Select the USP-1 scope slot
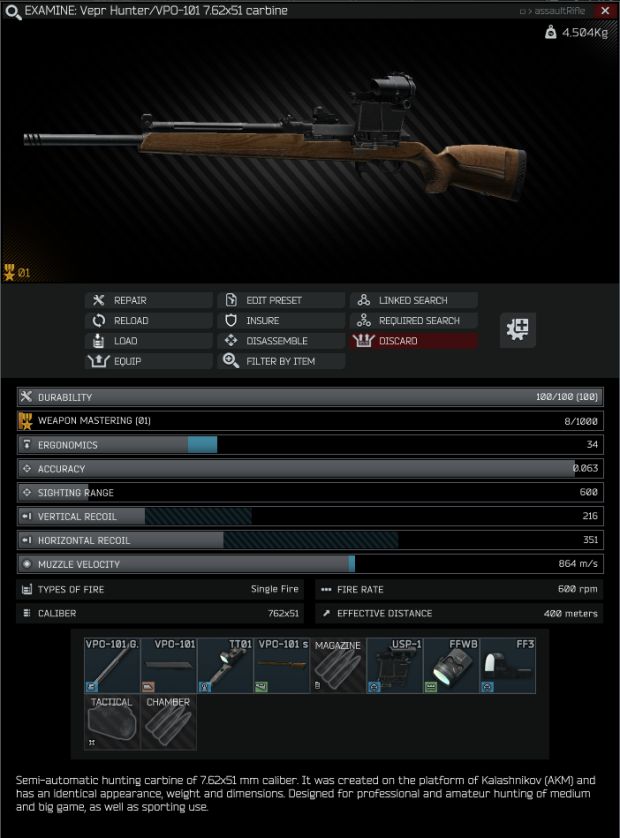Image resolution: width=620 pixels, height=838 pixels. (395, 665)
